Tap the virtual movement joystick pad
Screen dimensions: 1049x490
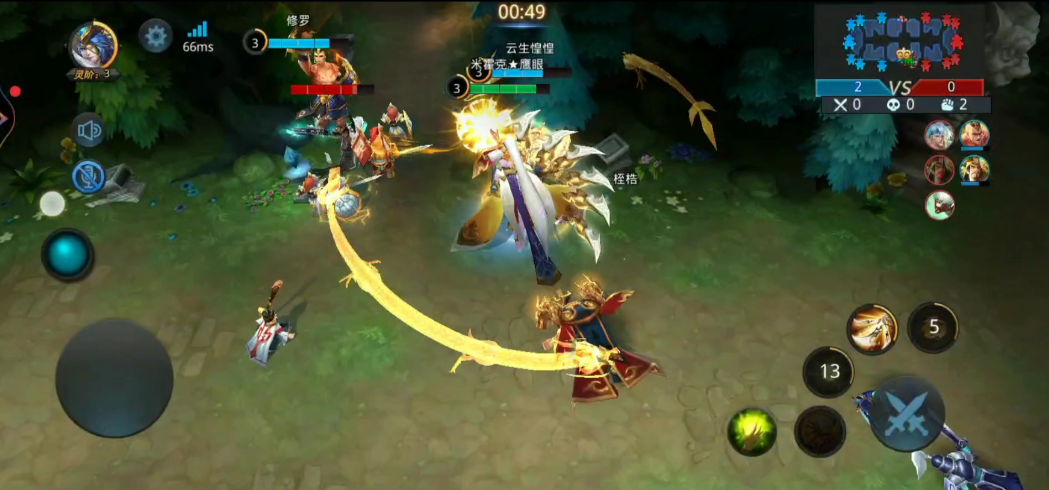[x=114, y=378]
